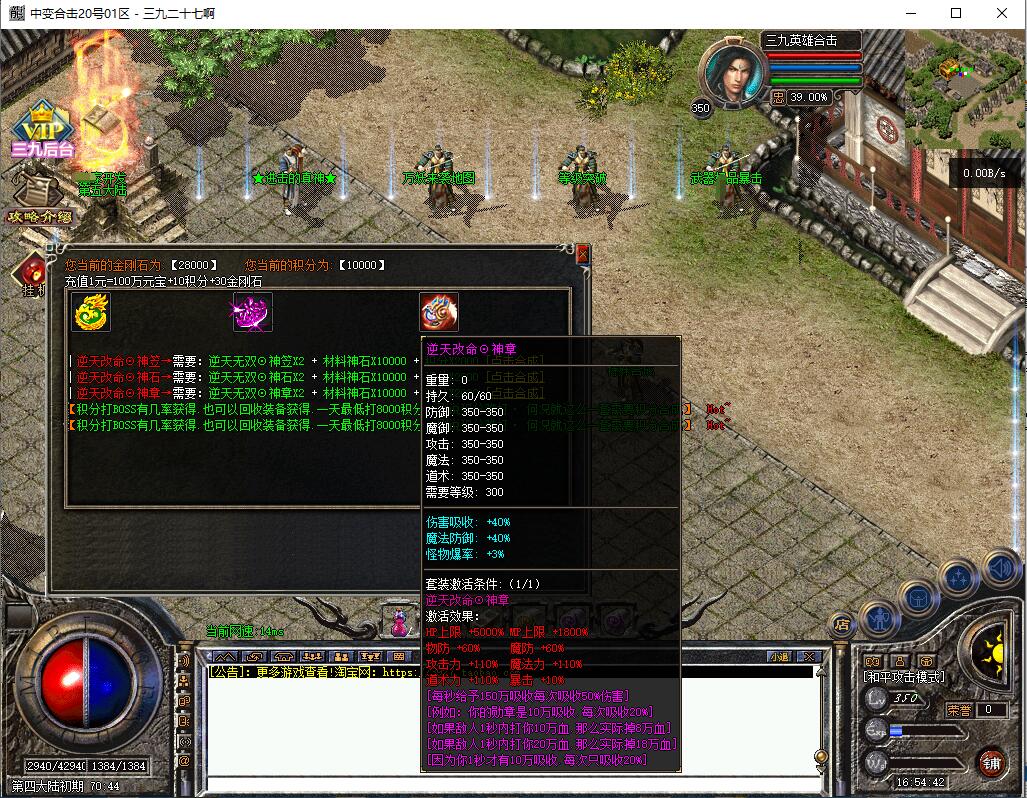Select the red medal 神章 item icon
The image size is (1027, 798).
point(439,312)
